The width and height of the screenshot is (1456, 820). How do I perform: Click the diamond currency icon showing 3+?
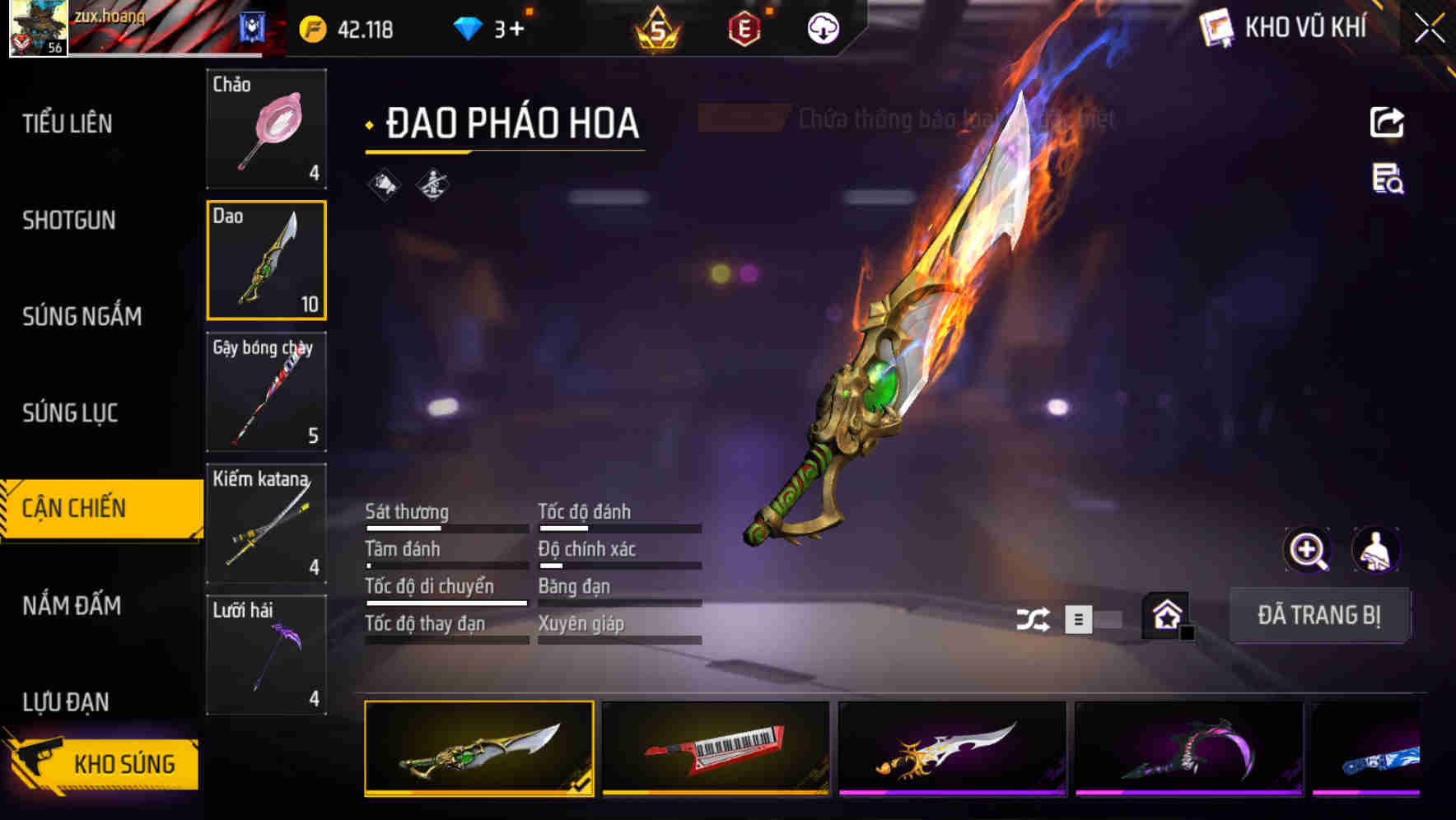pos(467,27)
